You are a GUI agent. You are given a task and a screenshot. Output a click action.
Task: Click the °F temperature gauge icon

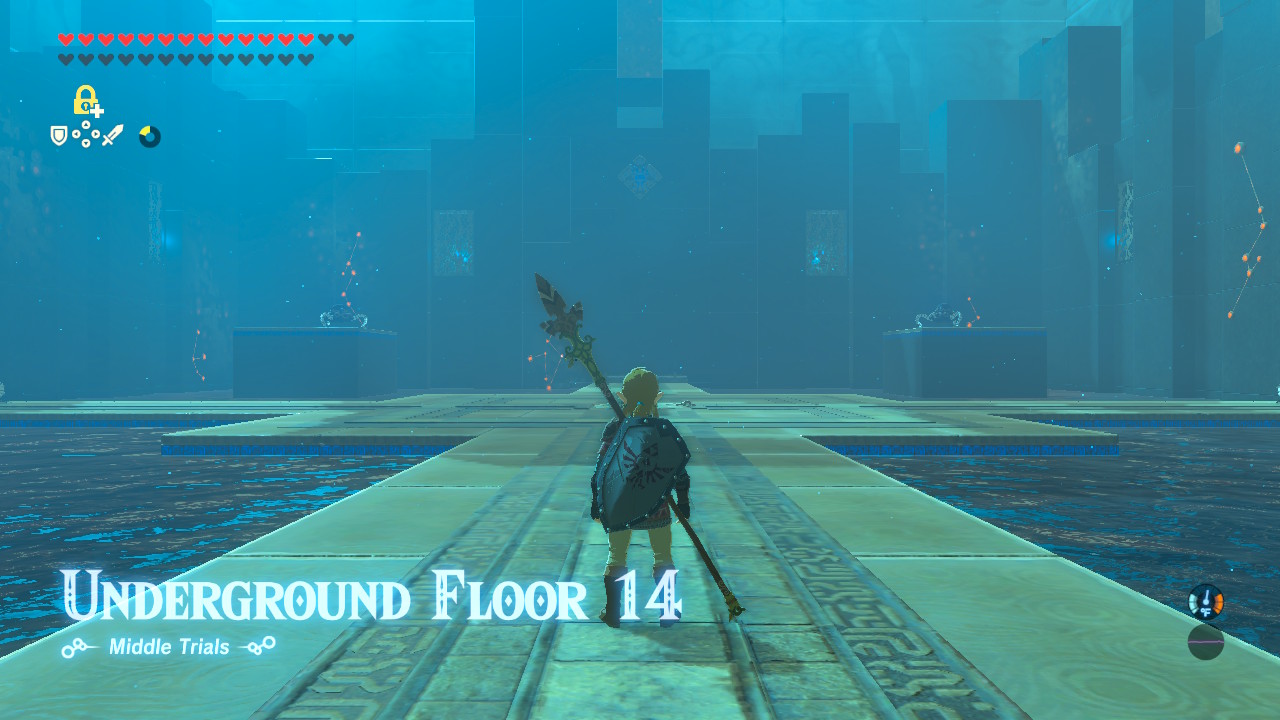coord(1206,602)
